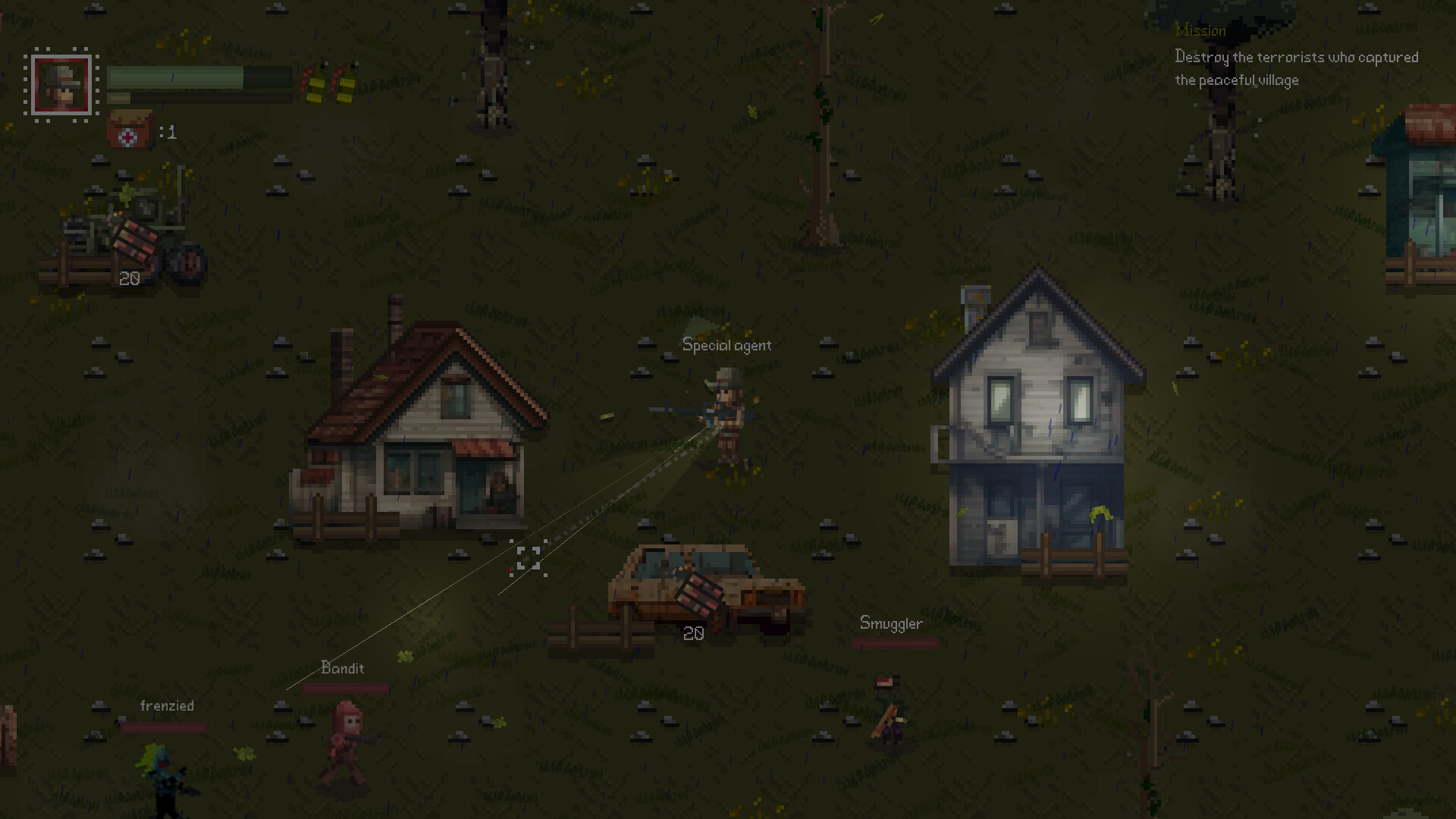
Task: Click the mission text about destroying terrorists
Action: (x=1295, y=68)
